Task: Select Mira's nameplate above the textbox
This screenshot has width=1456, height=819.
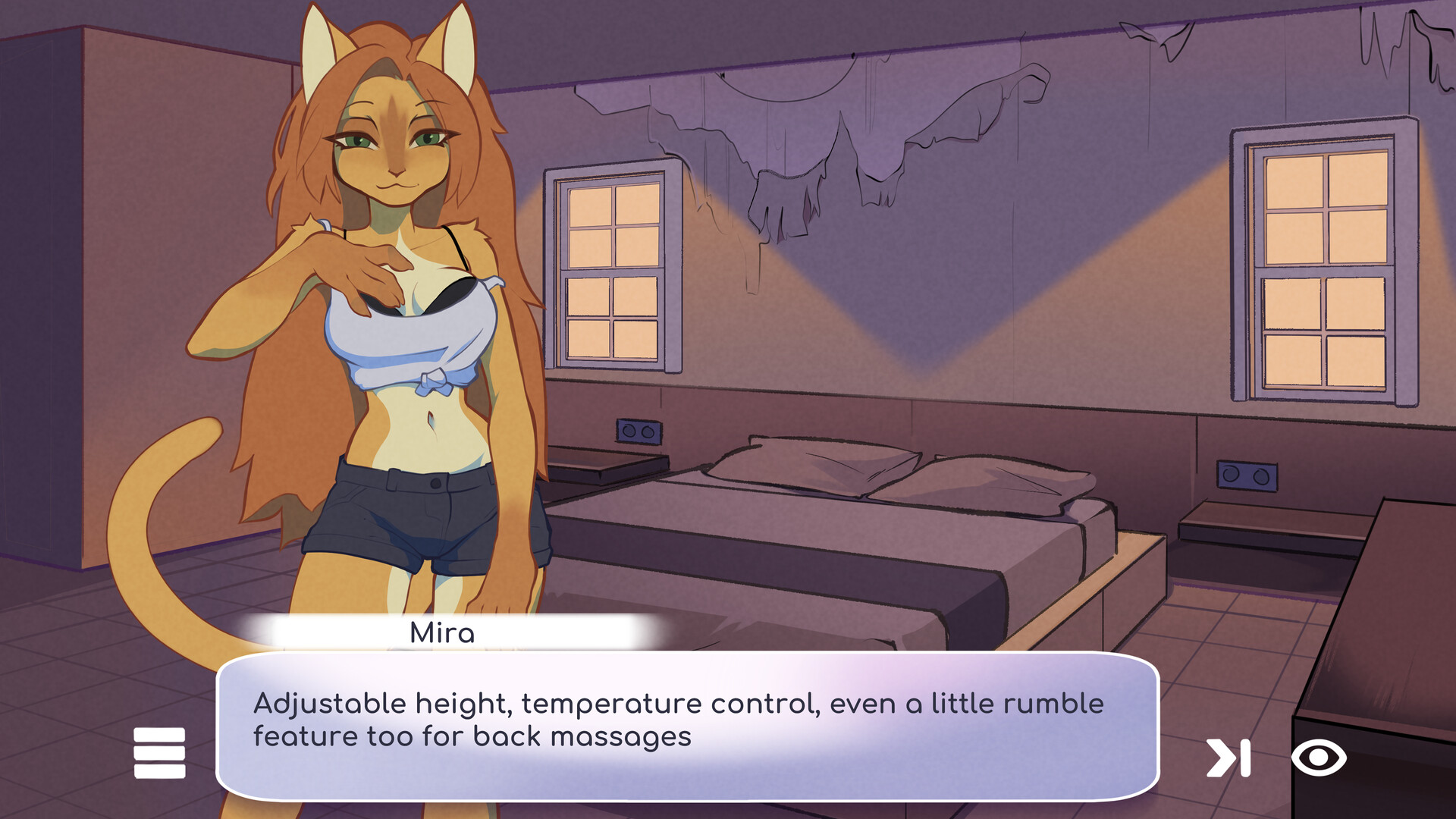Action: pyautogui.click(x=444, y=633)
